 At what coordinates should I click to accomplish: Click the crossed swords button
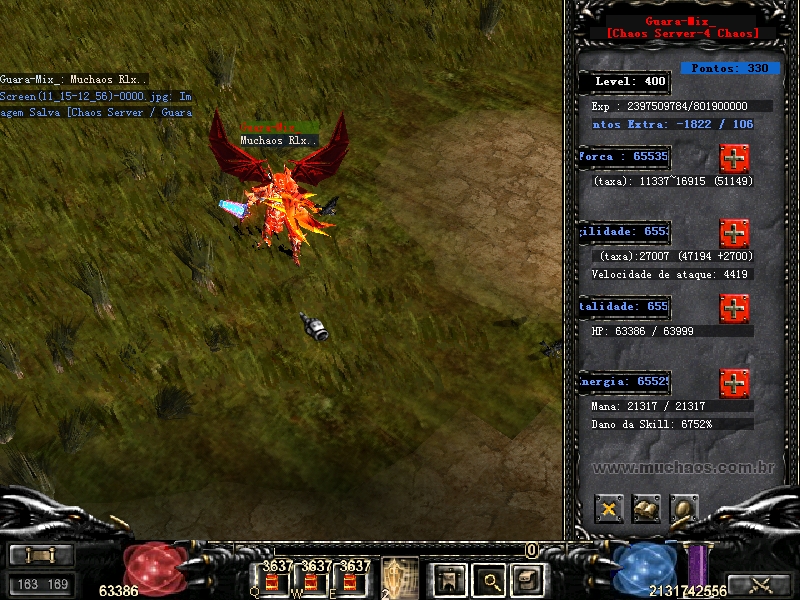[762, 585]
